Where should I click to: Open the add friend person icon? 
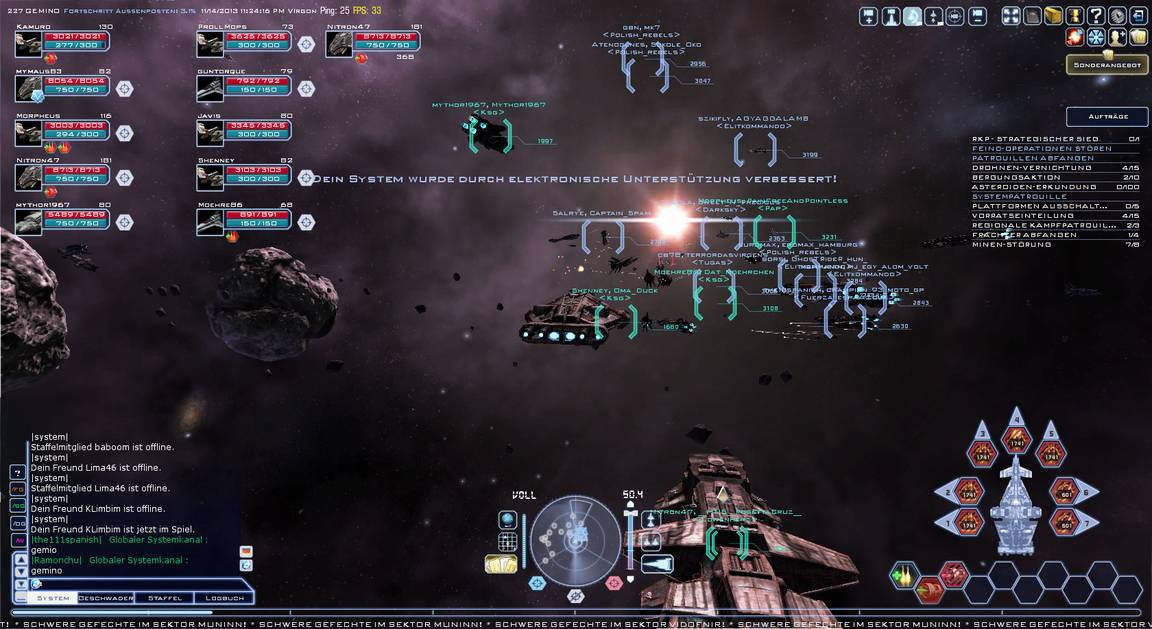(1117, 38)
